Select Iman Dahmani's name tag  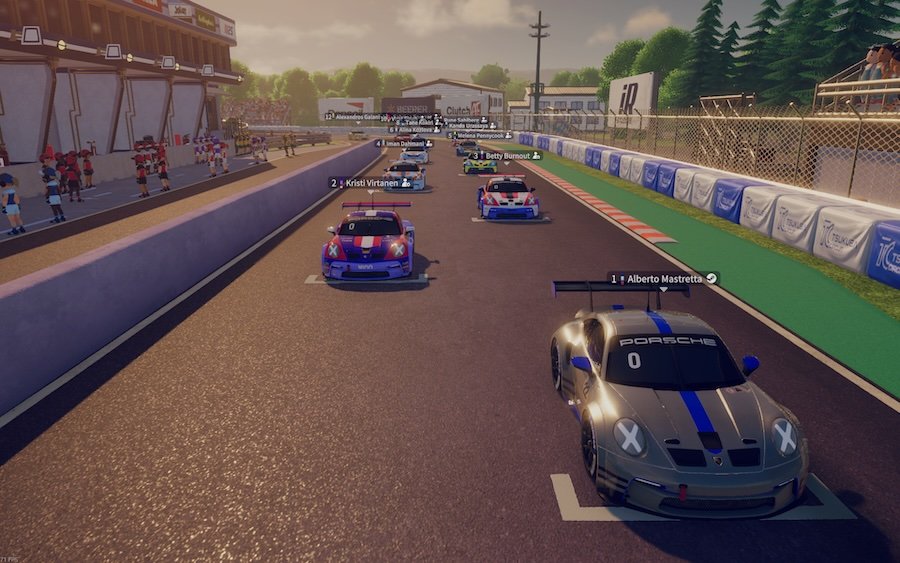point(404,144)
